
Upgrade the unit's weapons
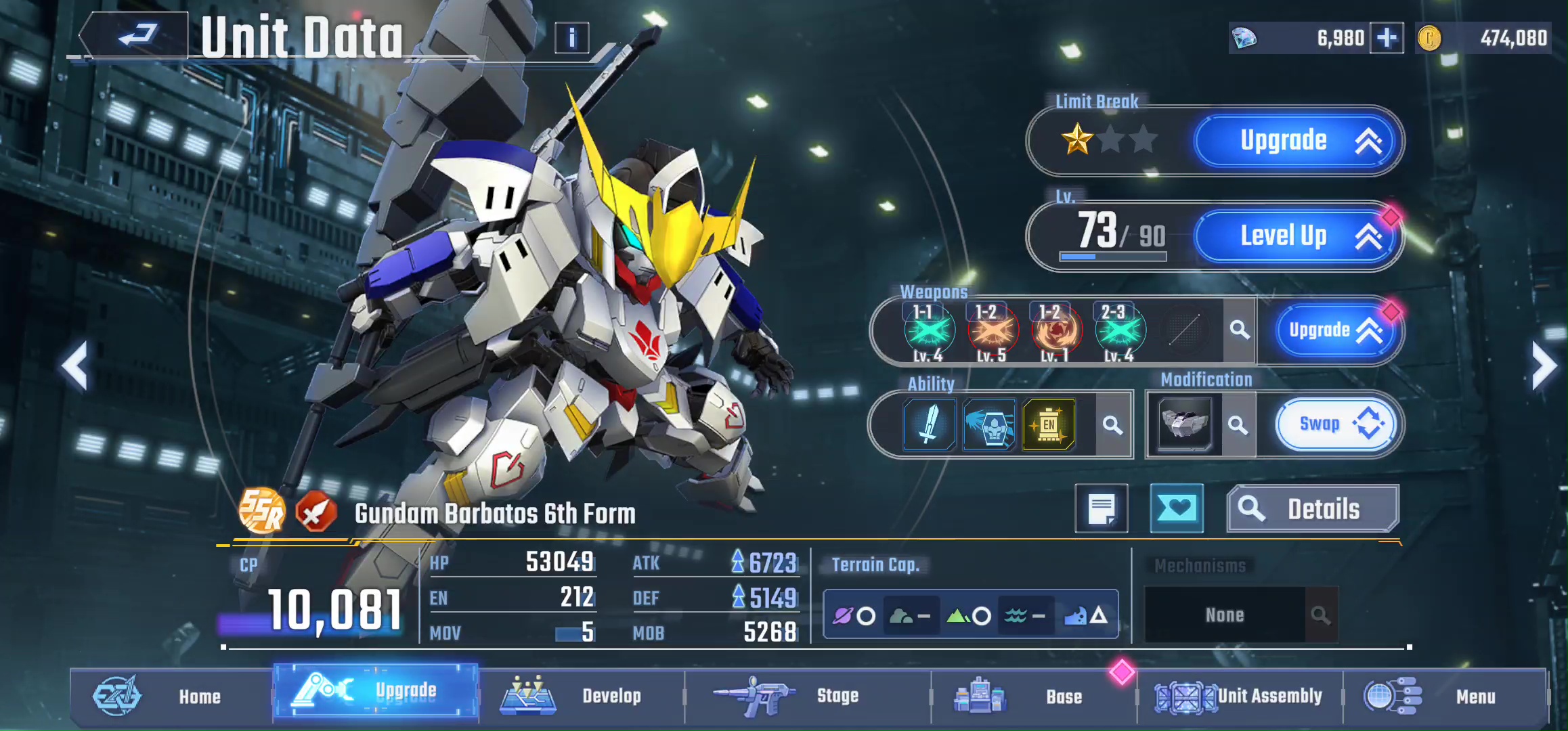click(x=1332, y=330)
